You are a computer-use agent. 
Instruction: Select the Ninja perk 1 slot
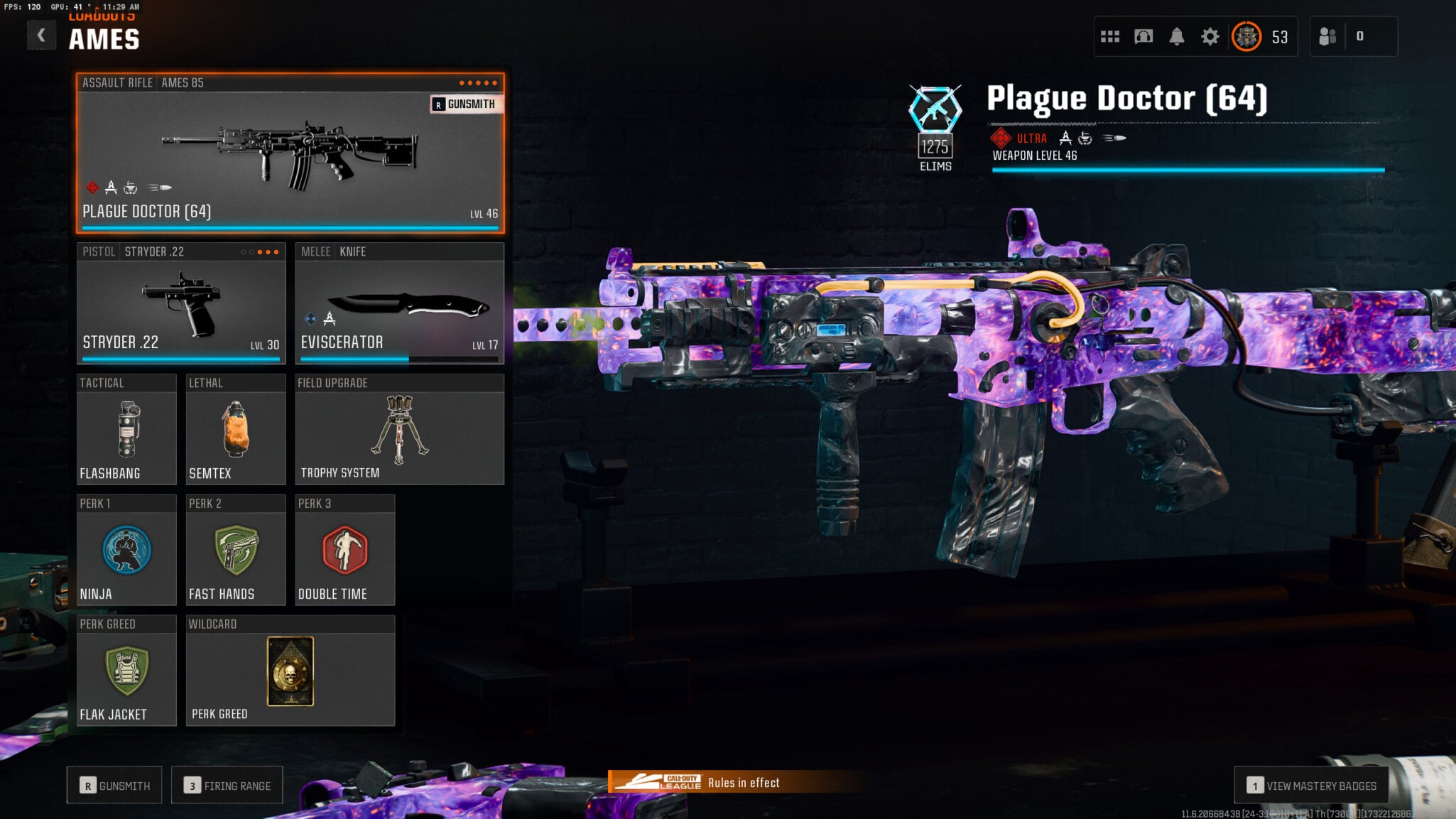(126, 550)
